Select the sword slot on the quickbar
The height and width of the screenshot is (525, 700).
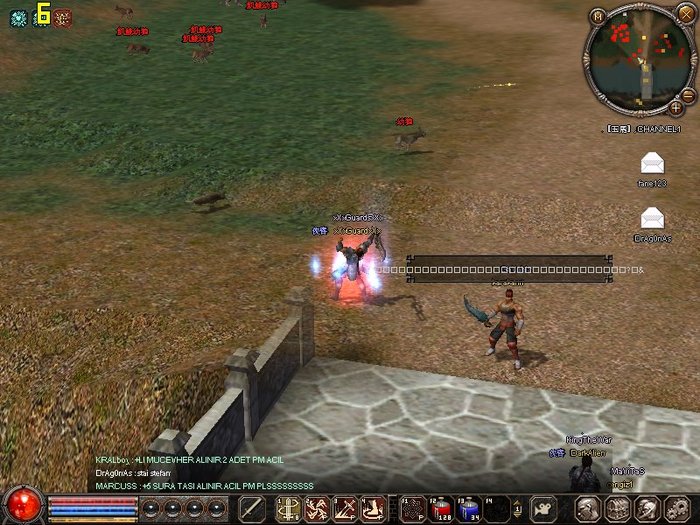pos(252,508)
